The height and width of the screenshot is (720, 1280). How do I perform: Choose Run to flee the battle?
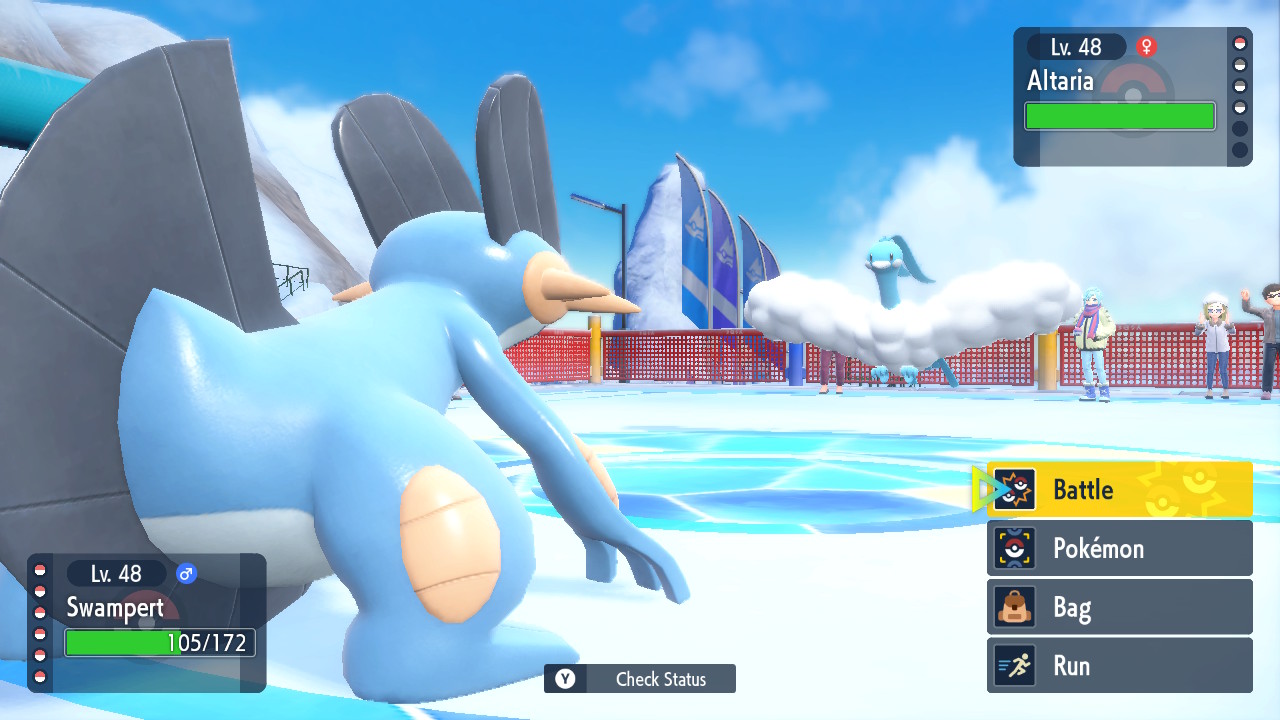(1119, 666)
